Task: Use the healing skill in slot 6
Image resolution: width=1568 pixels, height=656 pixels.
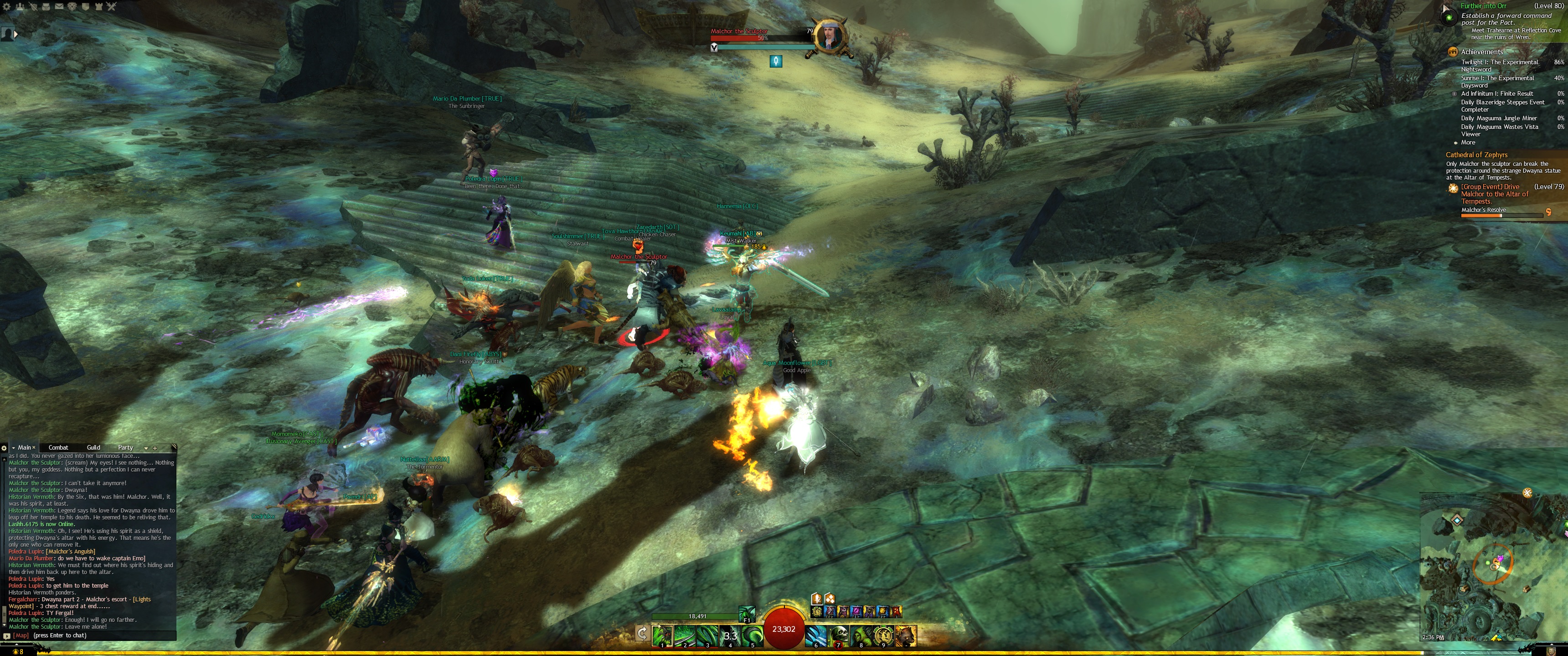Action: click(x=816, y=635)
